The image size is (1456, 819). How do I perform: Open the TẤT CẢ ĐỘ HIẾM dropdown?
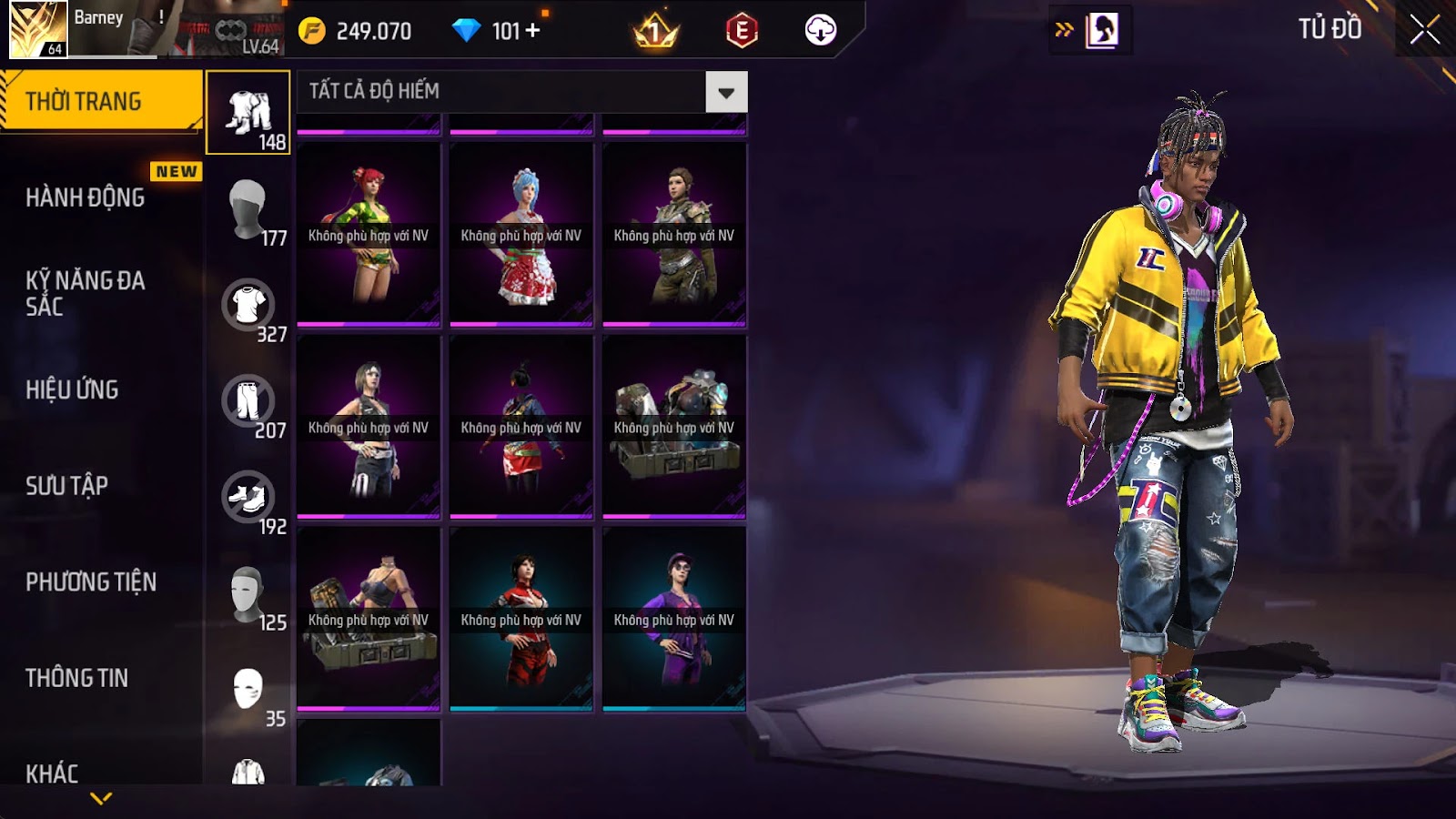pyautogui.click(x=726, y=92)
